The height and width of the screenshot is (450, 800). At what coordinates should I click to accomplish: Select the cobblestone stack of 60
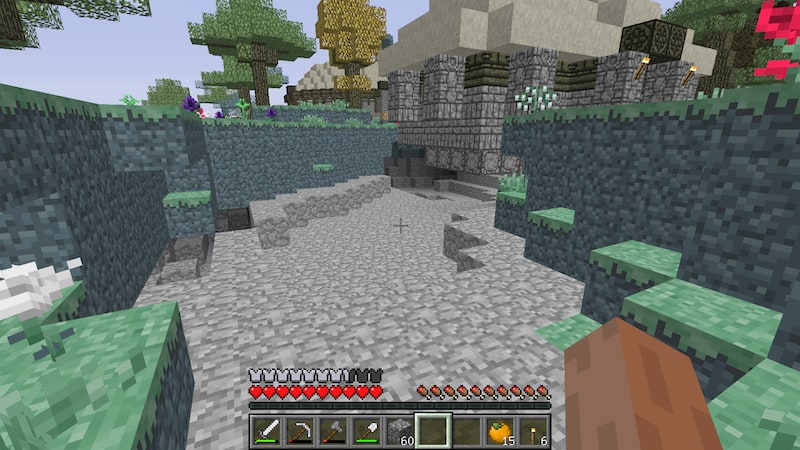coord(400,431)
